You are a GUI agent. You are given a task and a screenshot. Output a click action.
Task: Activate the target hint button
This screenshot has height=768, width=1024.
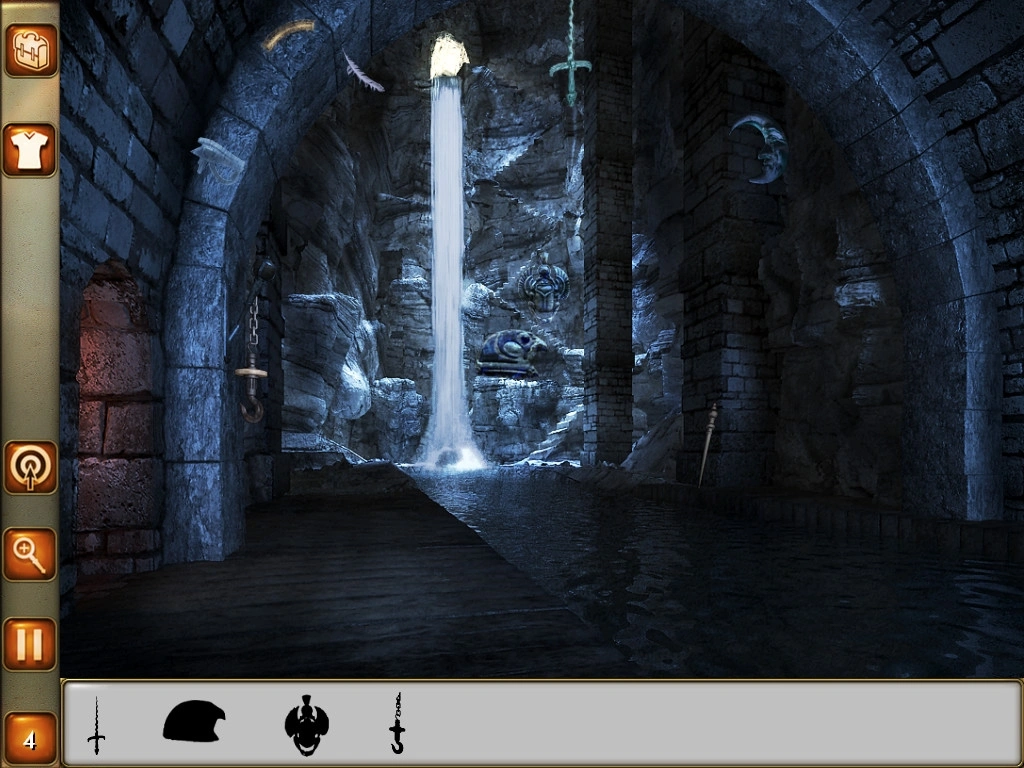tap(30, 467)
